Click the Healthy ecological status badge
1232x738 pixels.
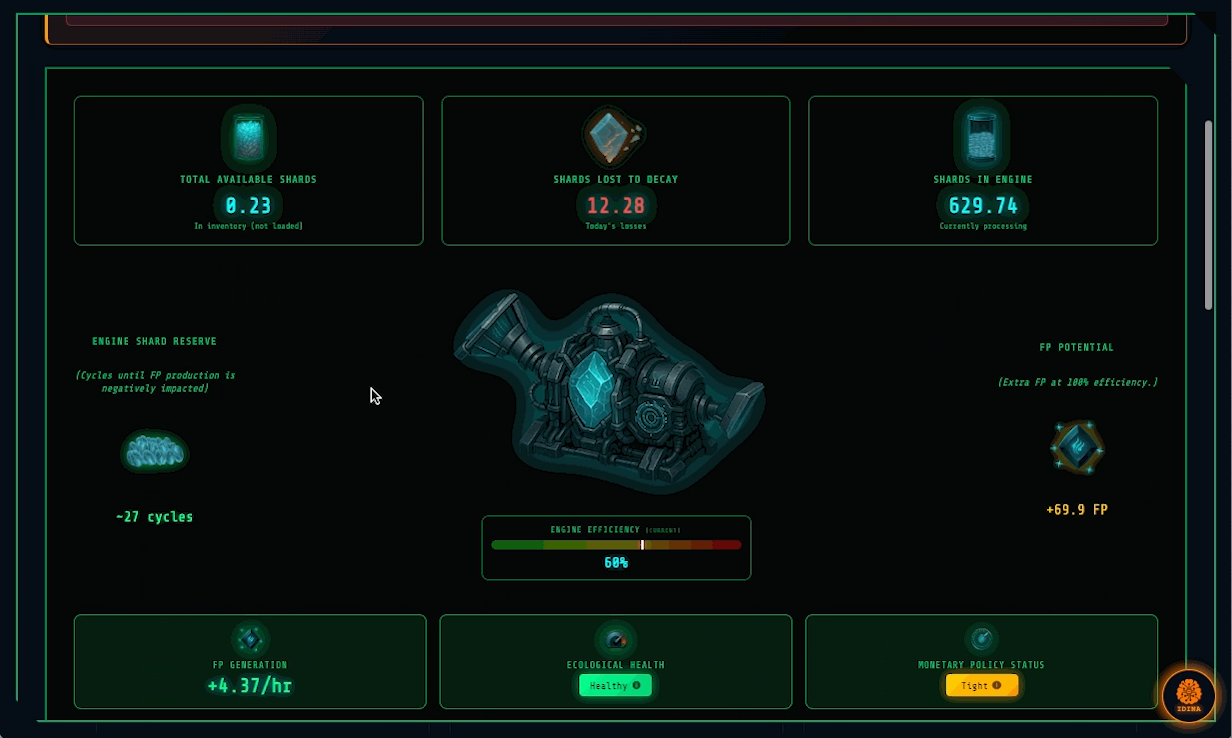tap(615, 686)
